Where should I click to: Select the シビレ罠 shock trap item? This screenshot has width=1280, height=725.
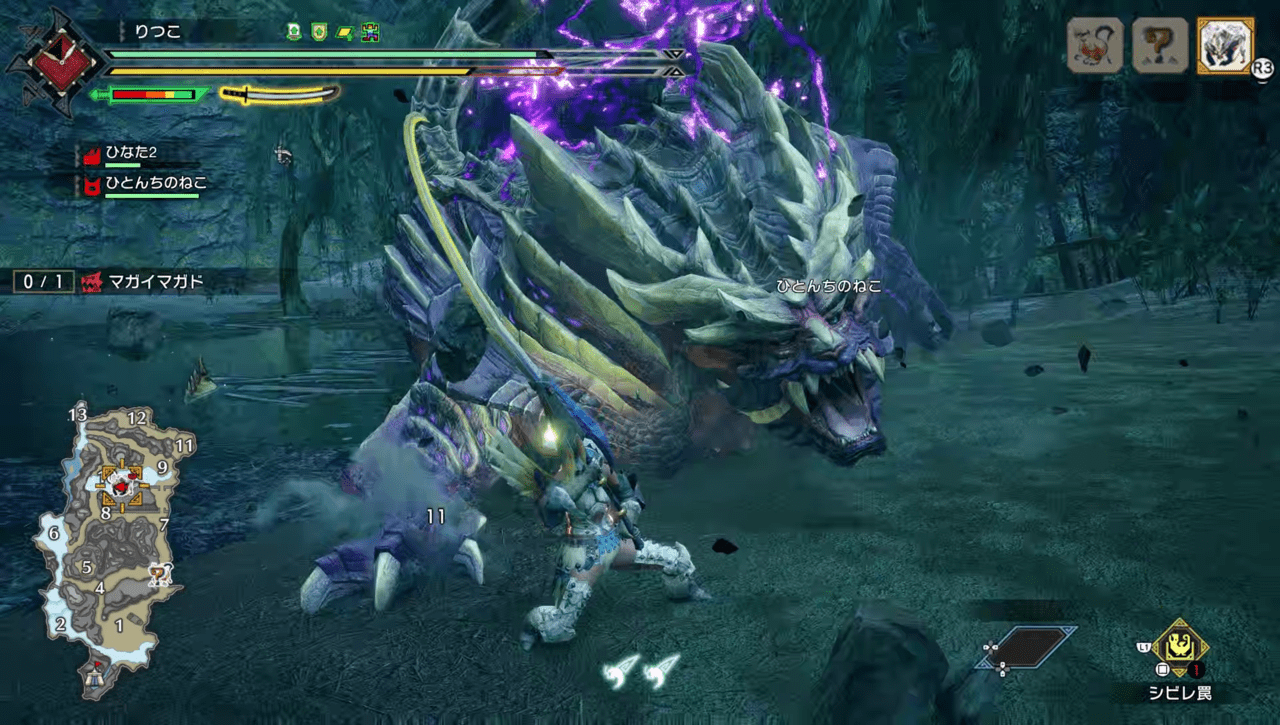(1180, 647)
